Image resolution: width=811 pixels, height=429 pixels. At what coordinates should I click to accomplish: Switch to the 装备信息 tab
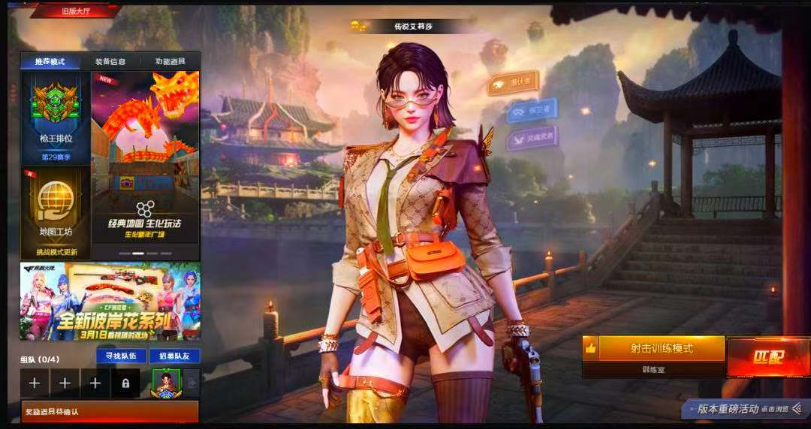click(x=110, y=62)
